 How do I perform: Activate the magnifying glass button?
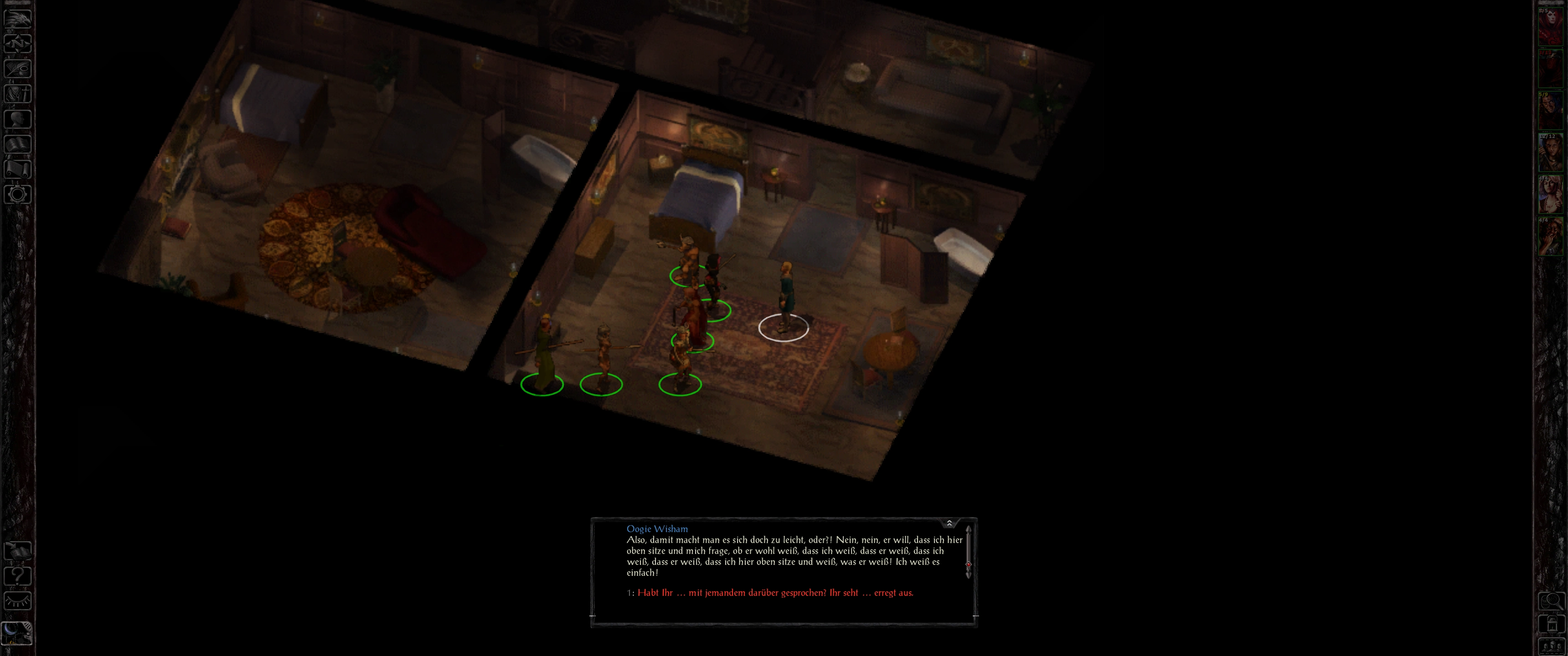pyautogui.click(x=1550, y=601)
